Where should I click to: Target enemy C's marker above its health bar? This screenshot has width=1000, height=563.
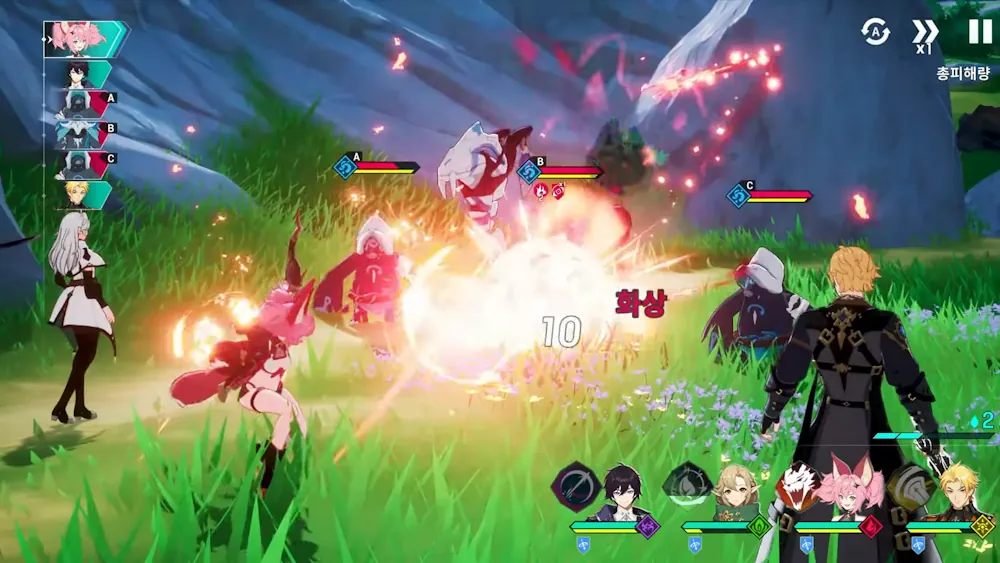(x=741, y=194)
